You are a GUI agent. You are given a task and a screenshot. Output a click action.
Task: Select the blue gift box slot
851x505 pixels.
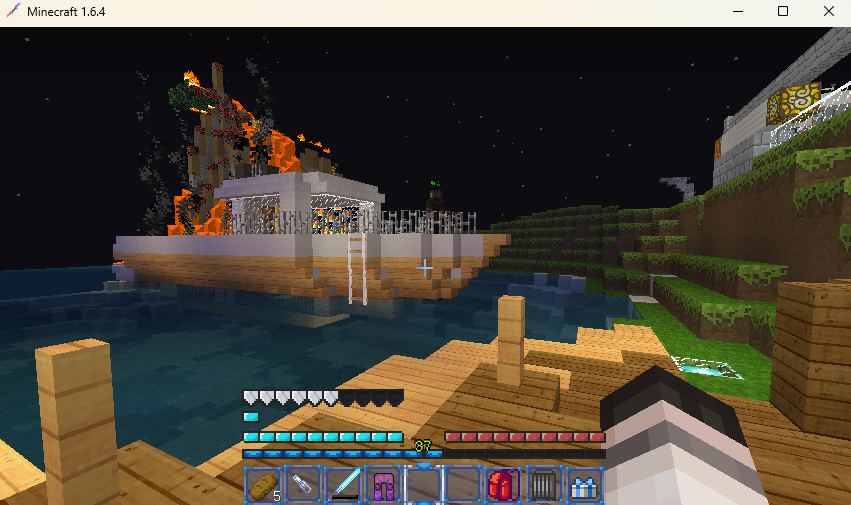point(582,485)
